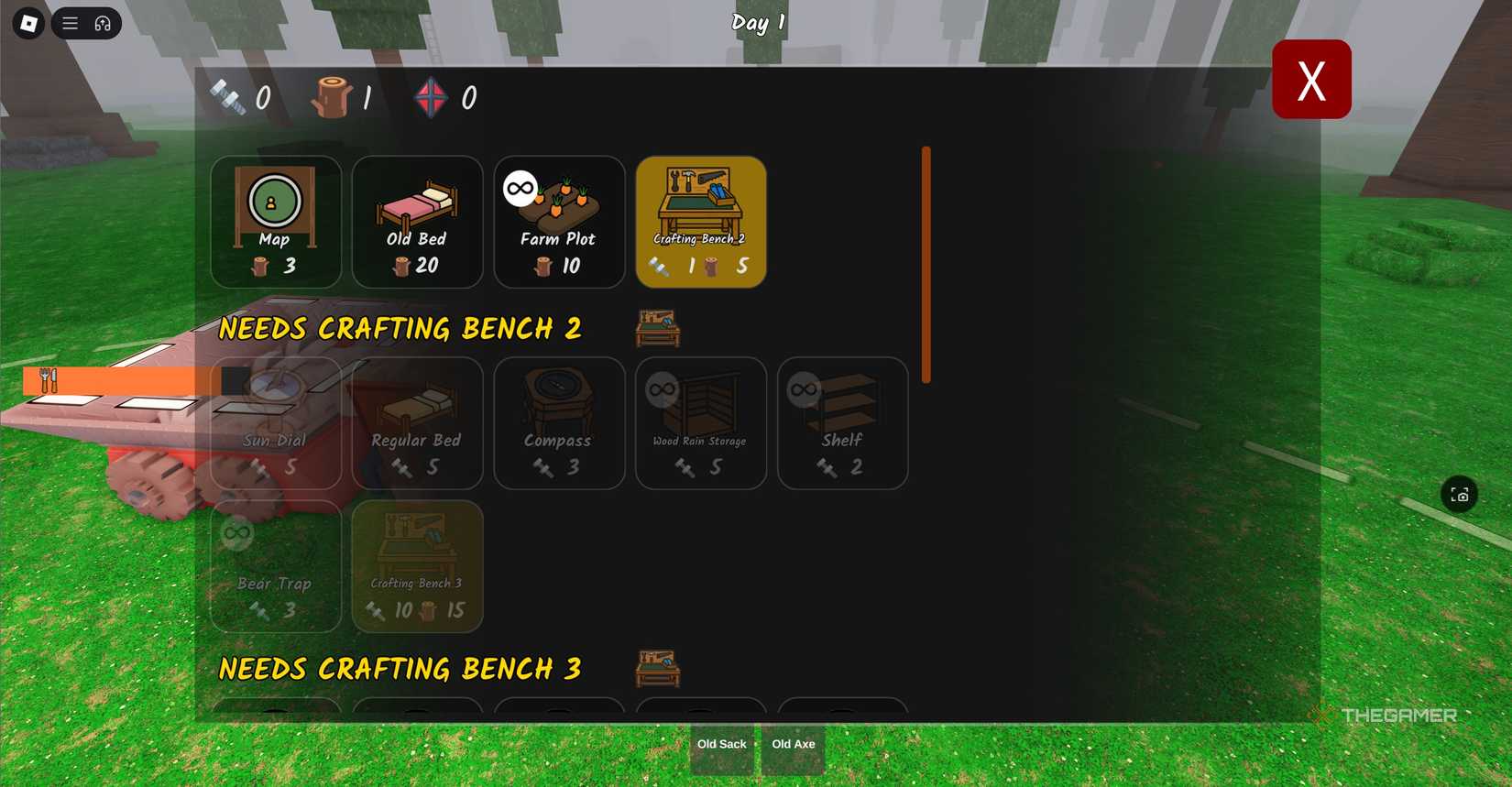The width and height of the screenshot is (1512, 787).
Task: Close the crafting menu with the X button
Action: click(1311, 79)
